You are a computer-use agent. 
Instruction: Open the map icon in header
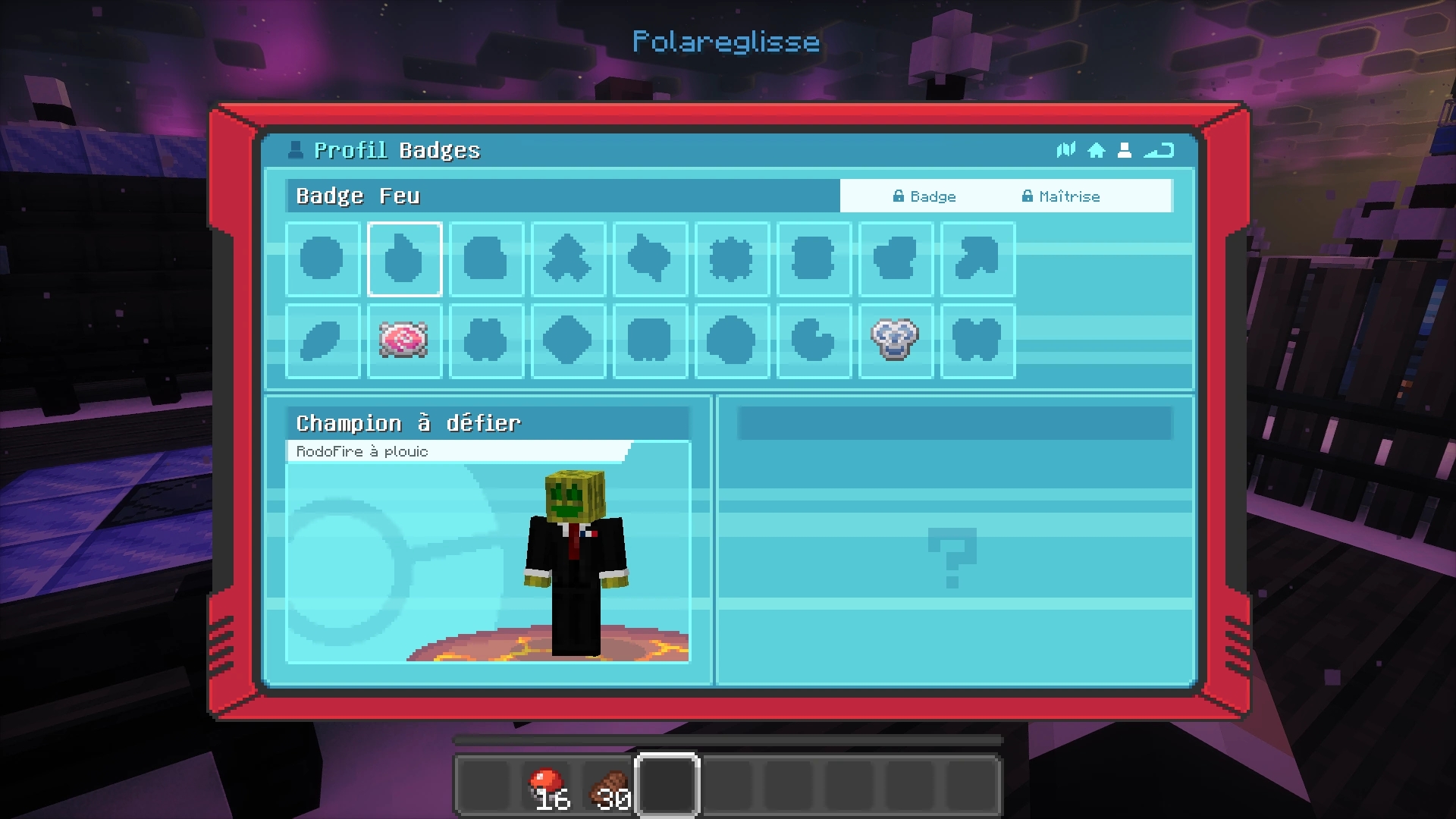coord(1065,150)
